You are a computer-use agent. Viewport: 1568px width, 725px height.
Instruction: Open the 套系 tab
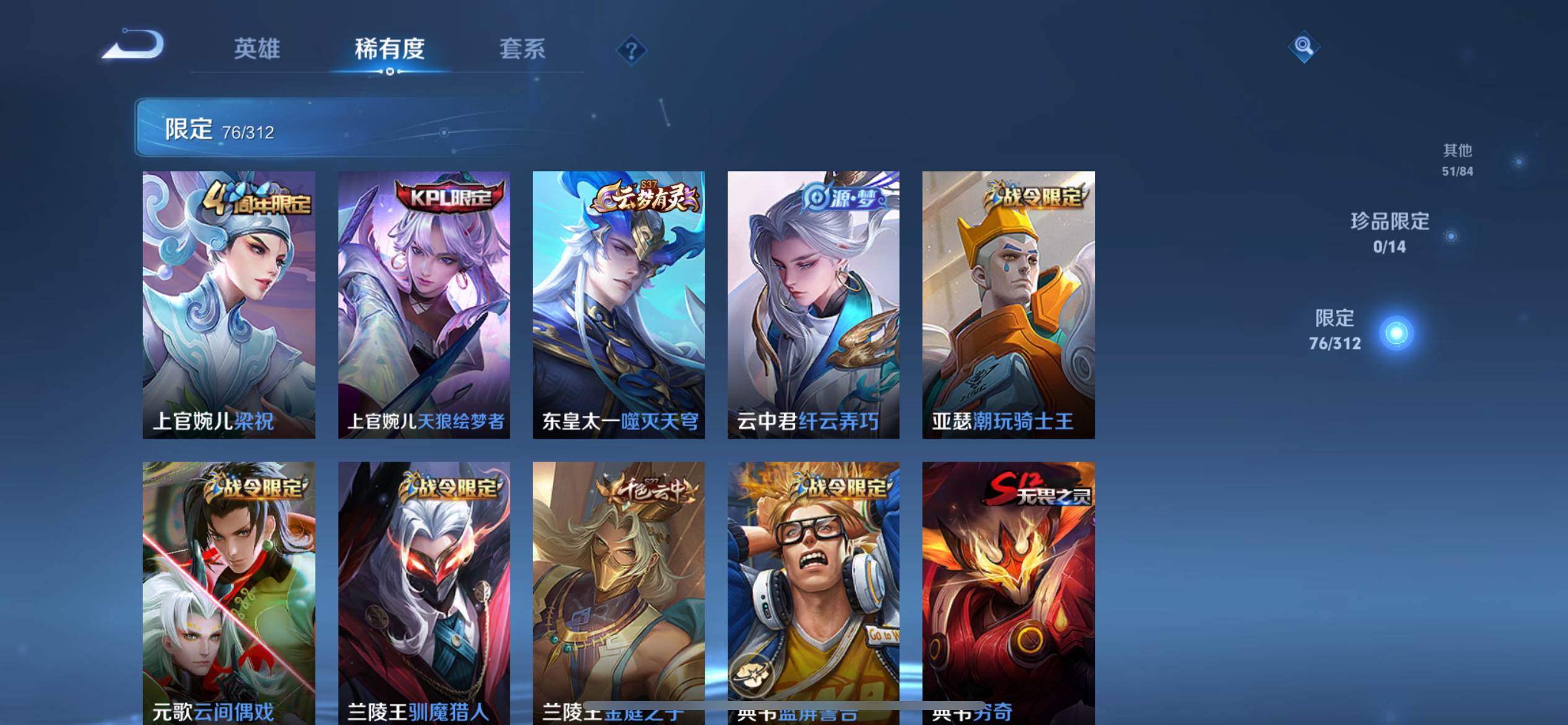click(522, 48)
